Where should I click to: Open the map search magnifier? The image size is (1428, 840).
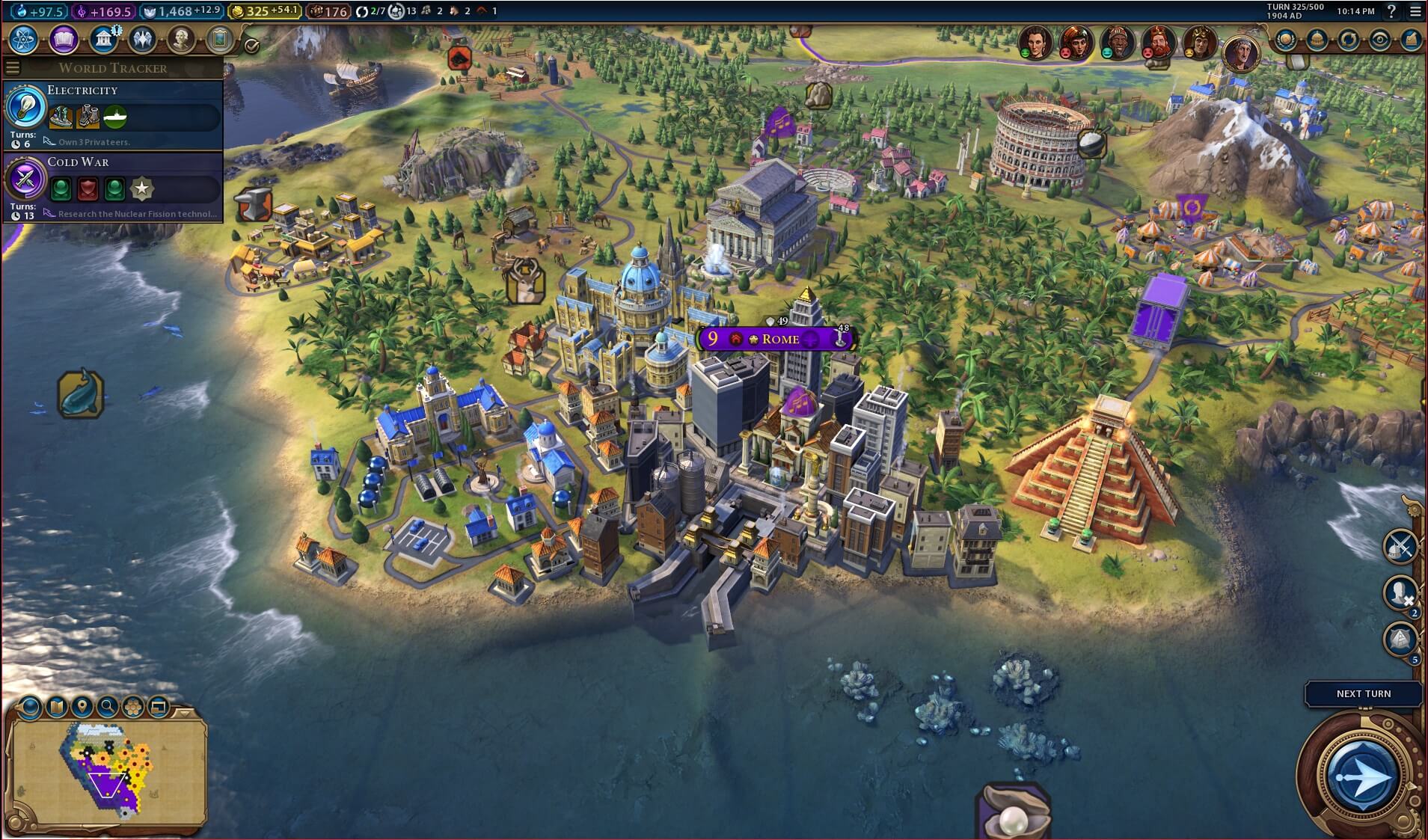pyautogui.click(x=108, y=706)
